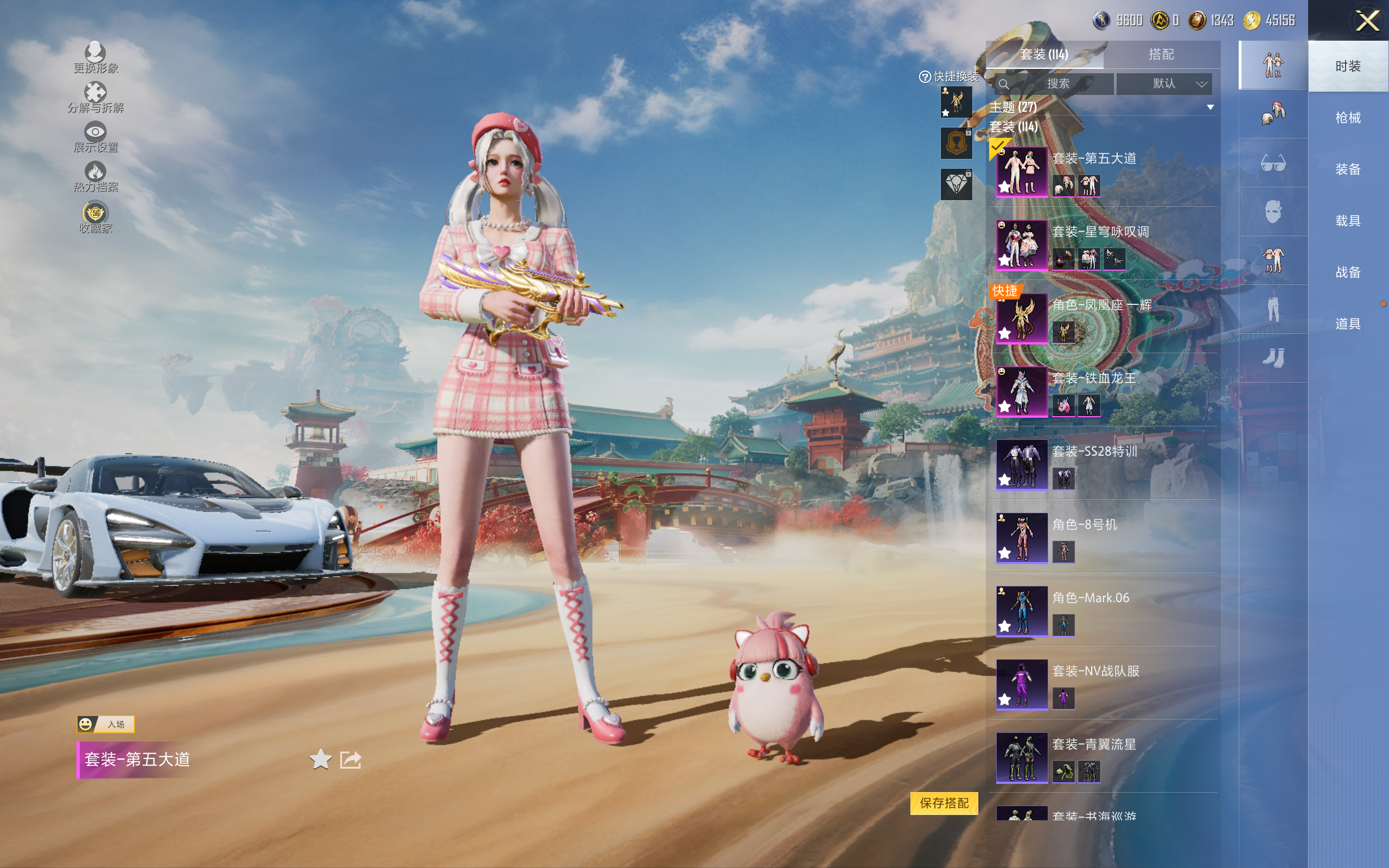
Task: Open the 更换形象 change appearance option
Action: 95,58
